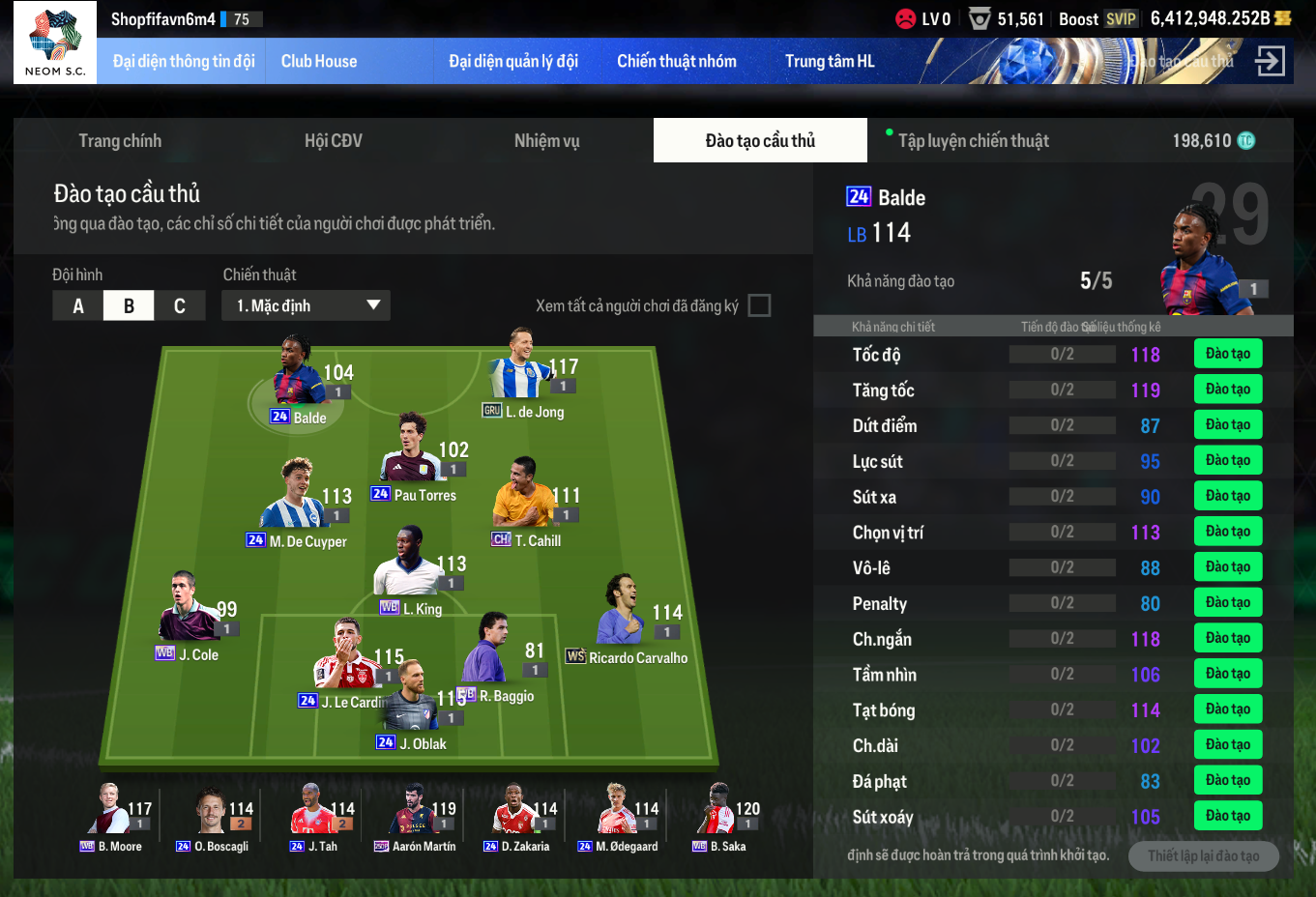Screen dimensions: 1316x897
Task: Pick T. Cahill on the pitch
Action: (523, 497)
